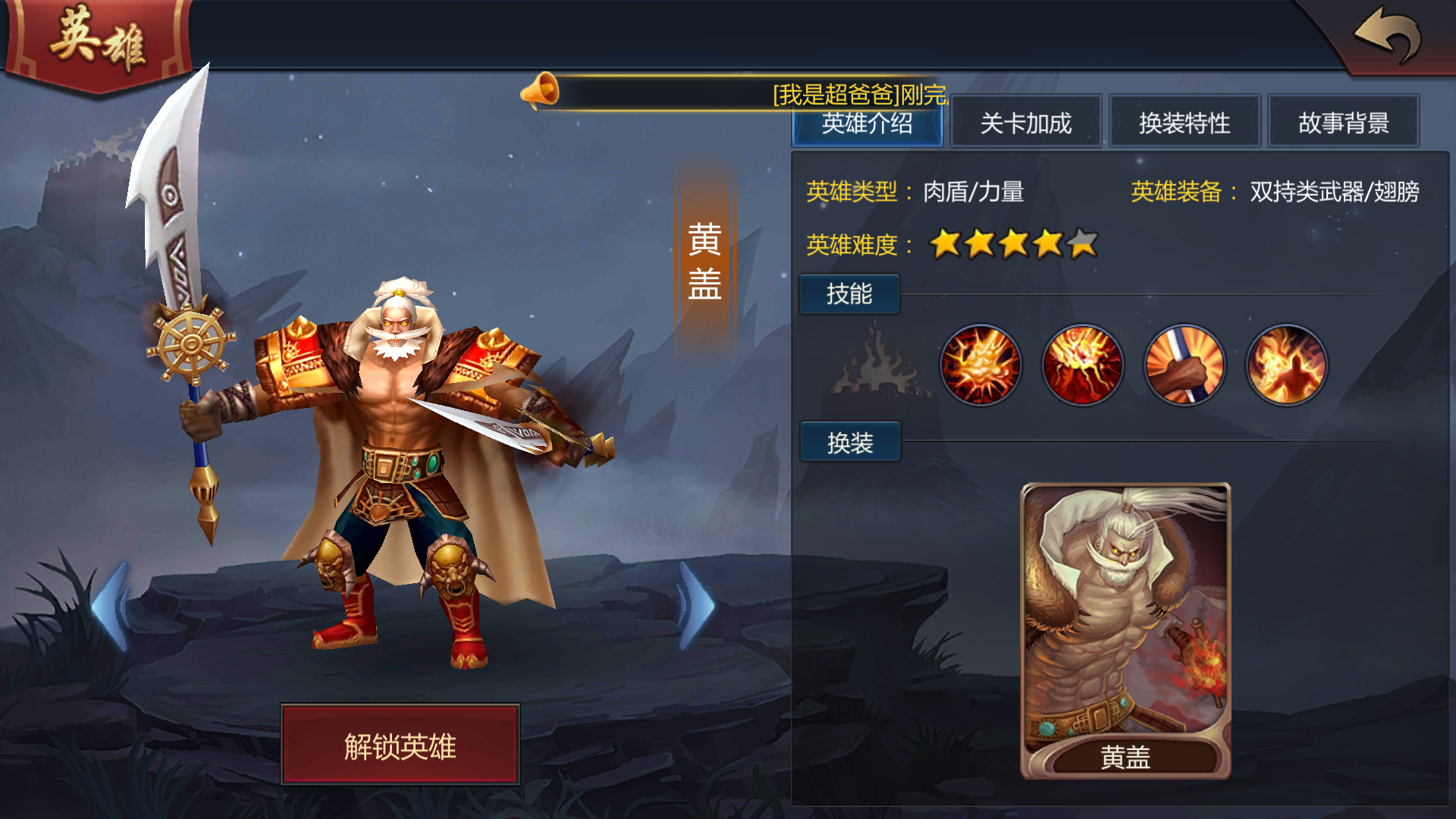Tap the 技能 section label icon
1456x819 pixels.
849,294
